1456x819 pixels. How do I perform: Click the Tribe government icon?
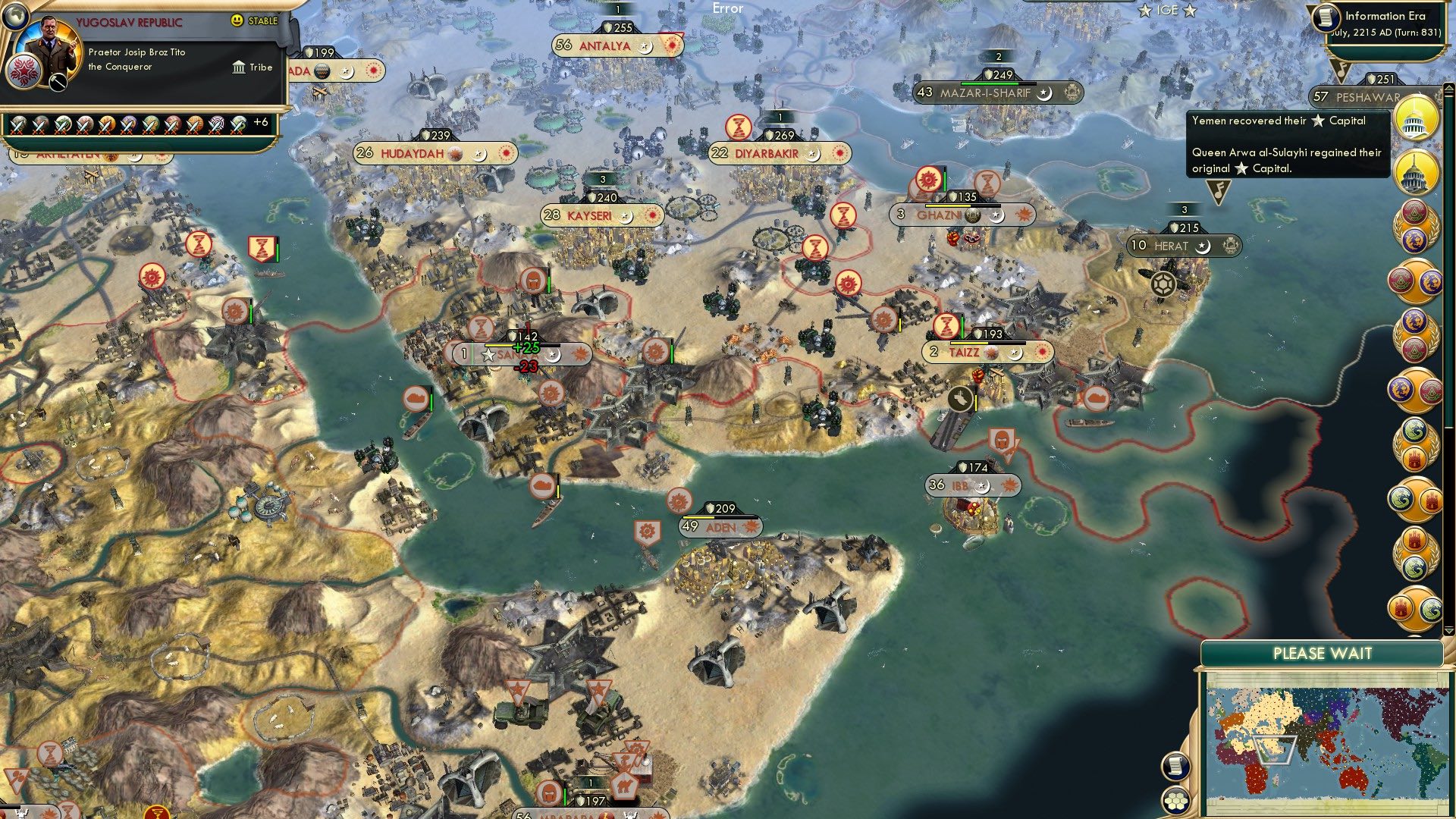[x=238, y=67]
